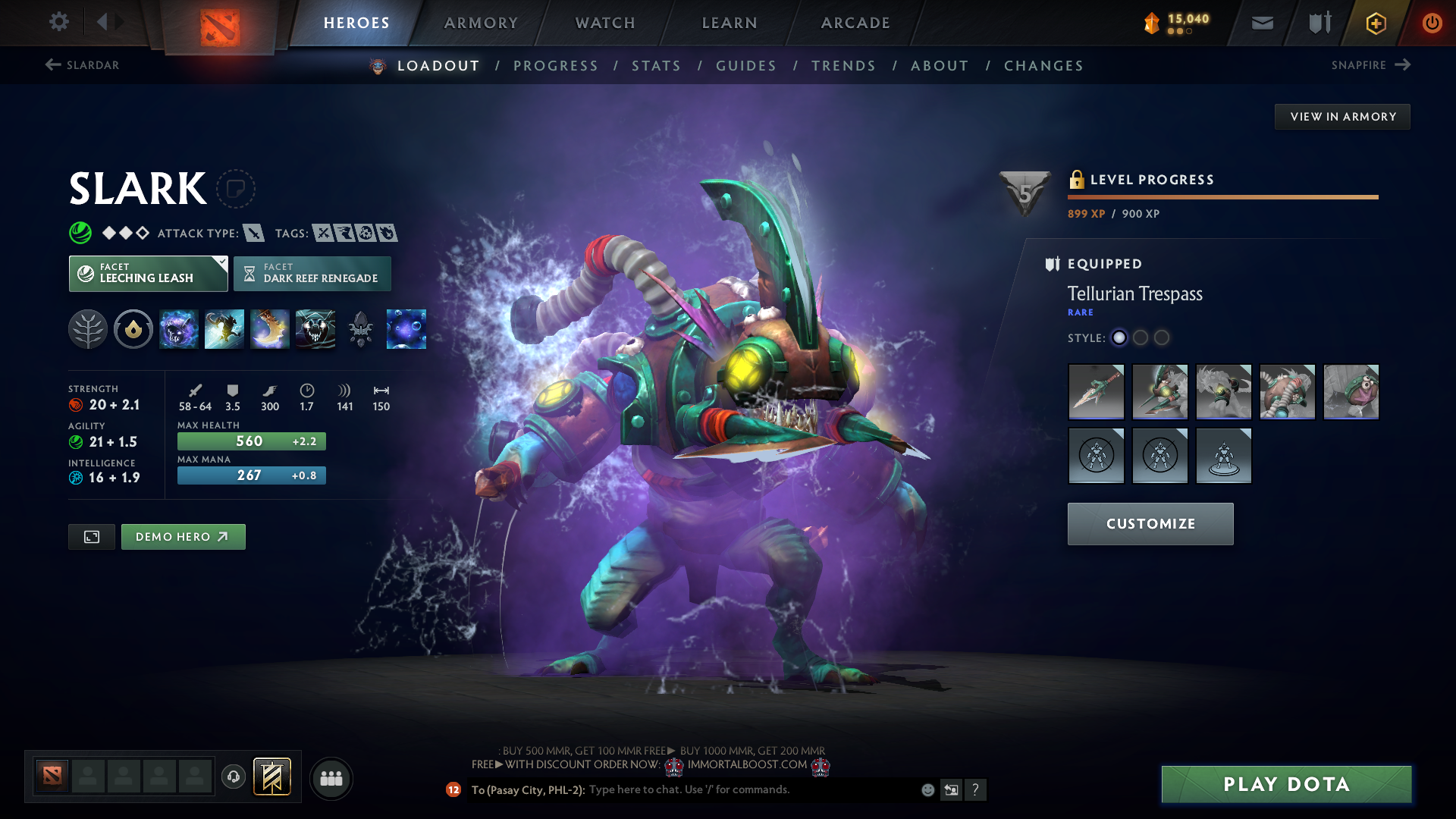Switch to the STATS tab
The width and height of the screenshot is (1456, 819).
point(657,66)
